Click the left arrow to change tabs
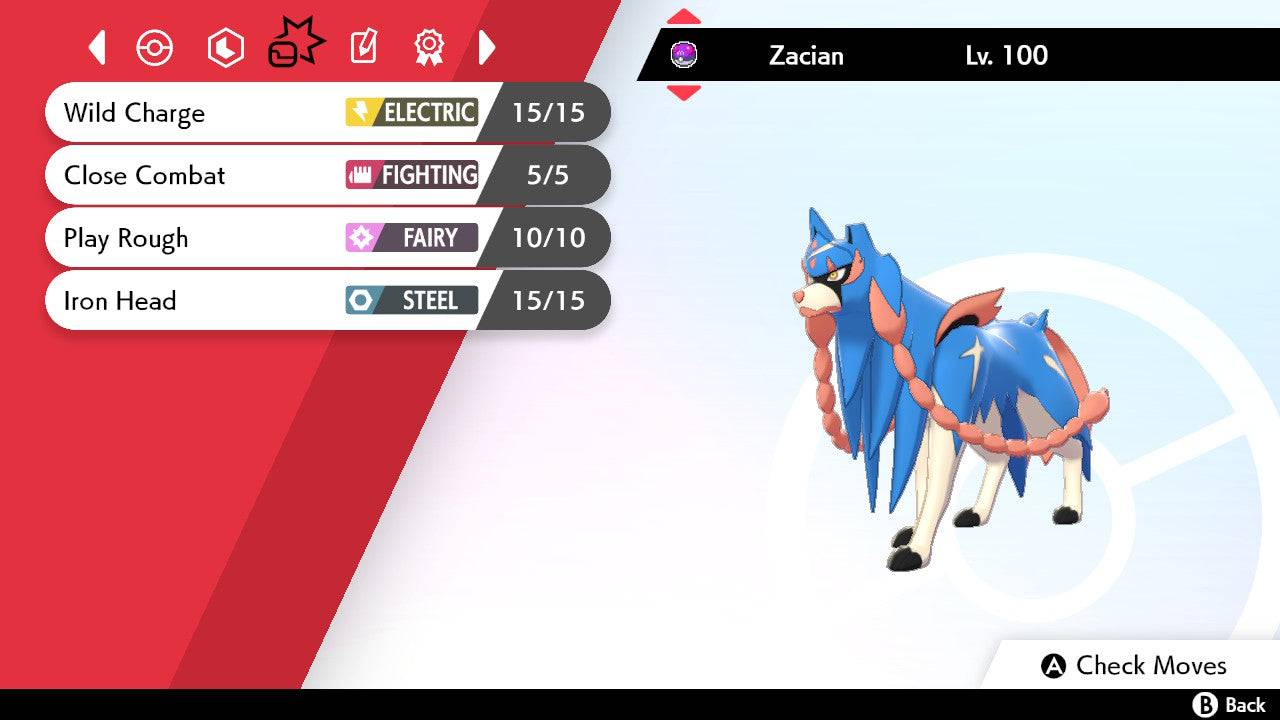This screenshot has height=720, width=1280. pyautogui.click(x=96, y=47)
